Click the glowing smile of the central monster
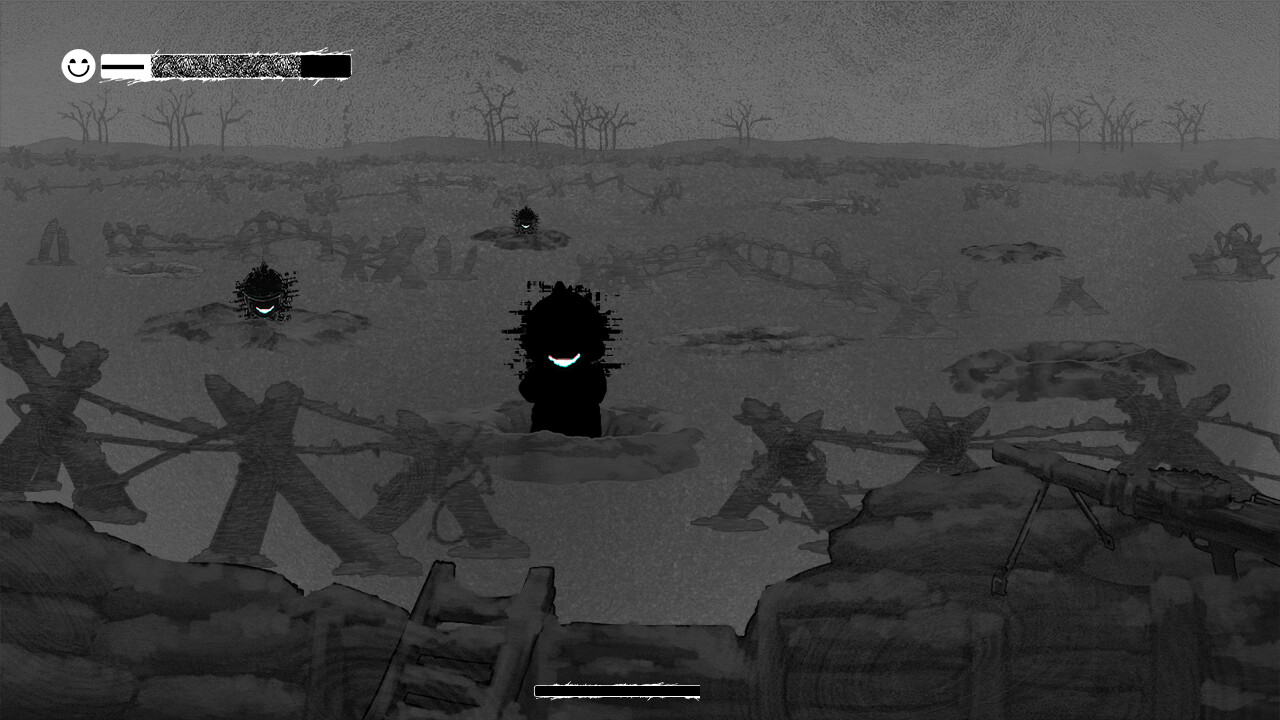Viewport: 1280px width, 720px height. pos(562,360)
